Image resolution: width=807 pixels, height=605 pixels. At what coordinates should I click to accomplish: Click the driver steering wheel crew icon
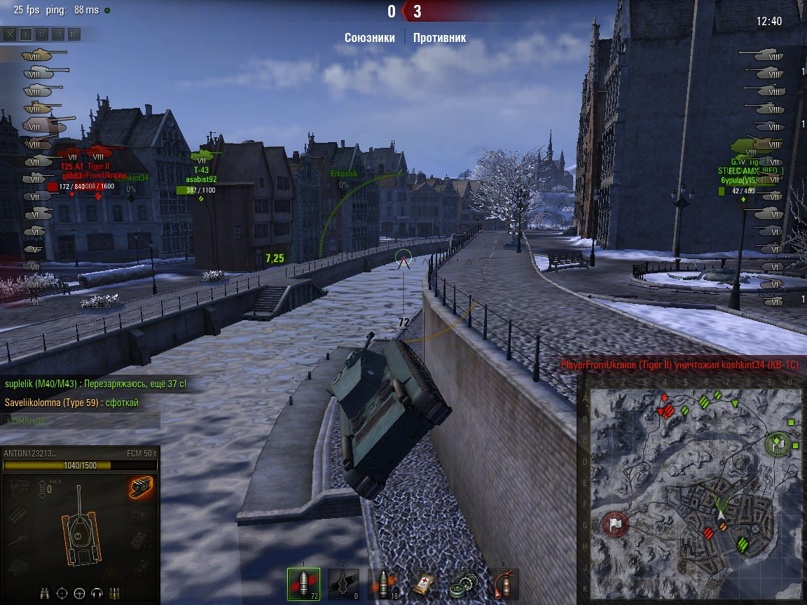(80, 592)
